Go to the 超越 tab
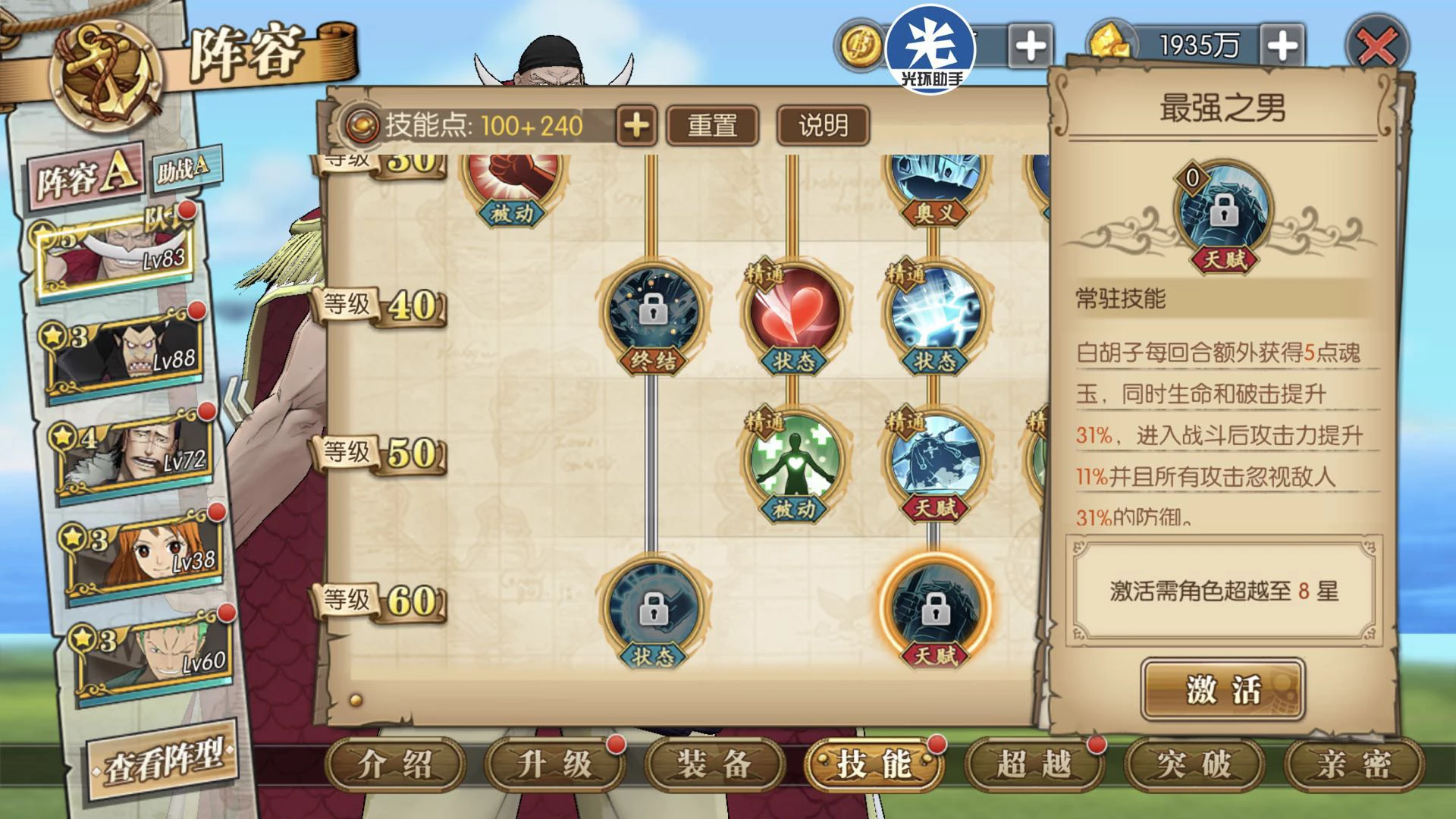 tap(1034, 764)
